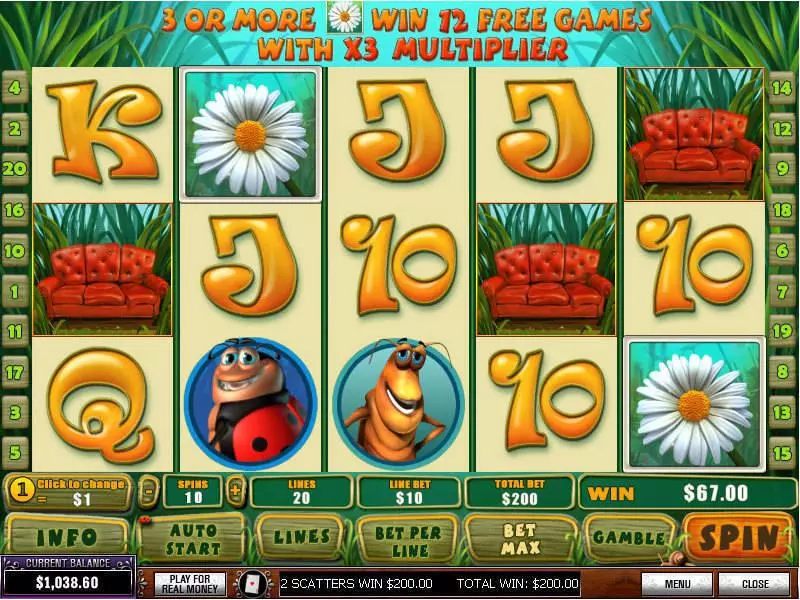
Task: Close the game window
Action: (754, 583)
